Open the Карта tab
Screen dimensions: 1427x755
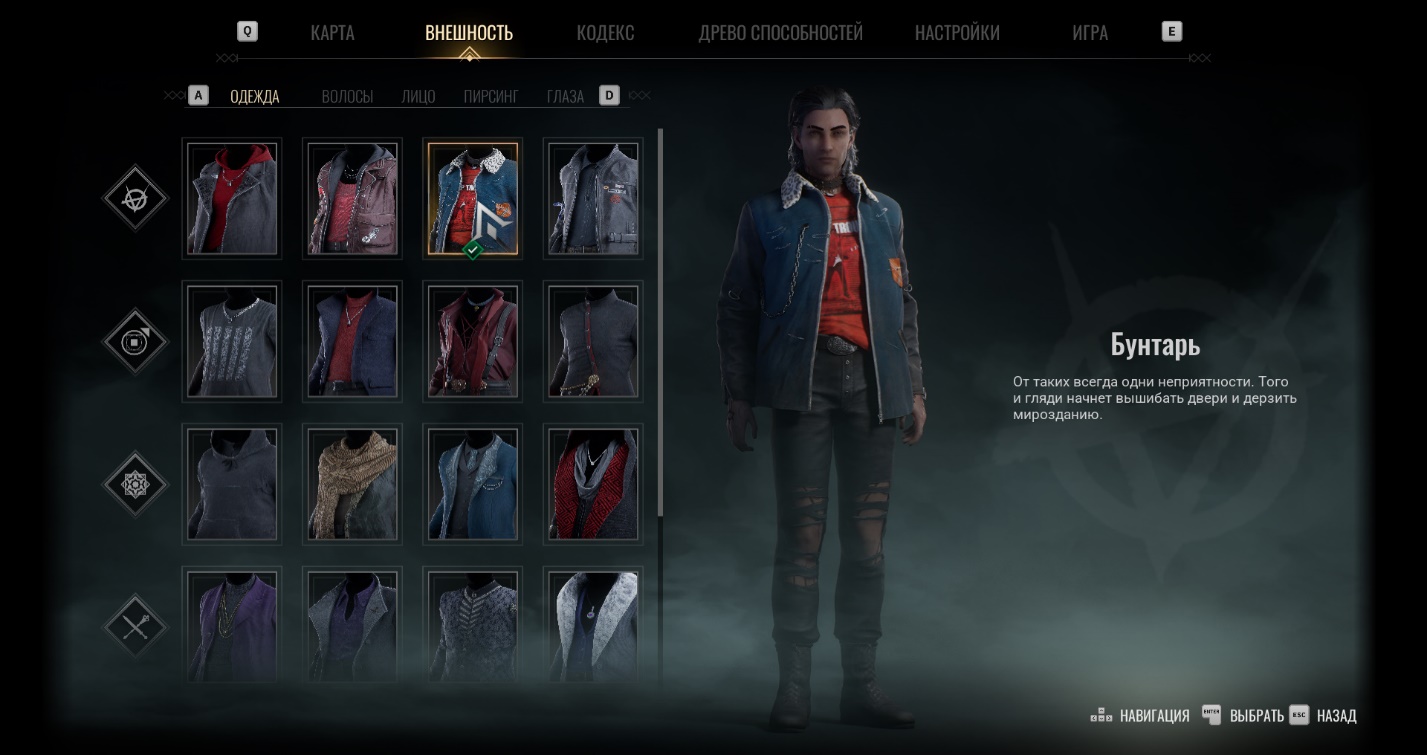(332, 32)
